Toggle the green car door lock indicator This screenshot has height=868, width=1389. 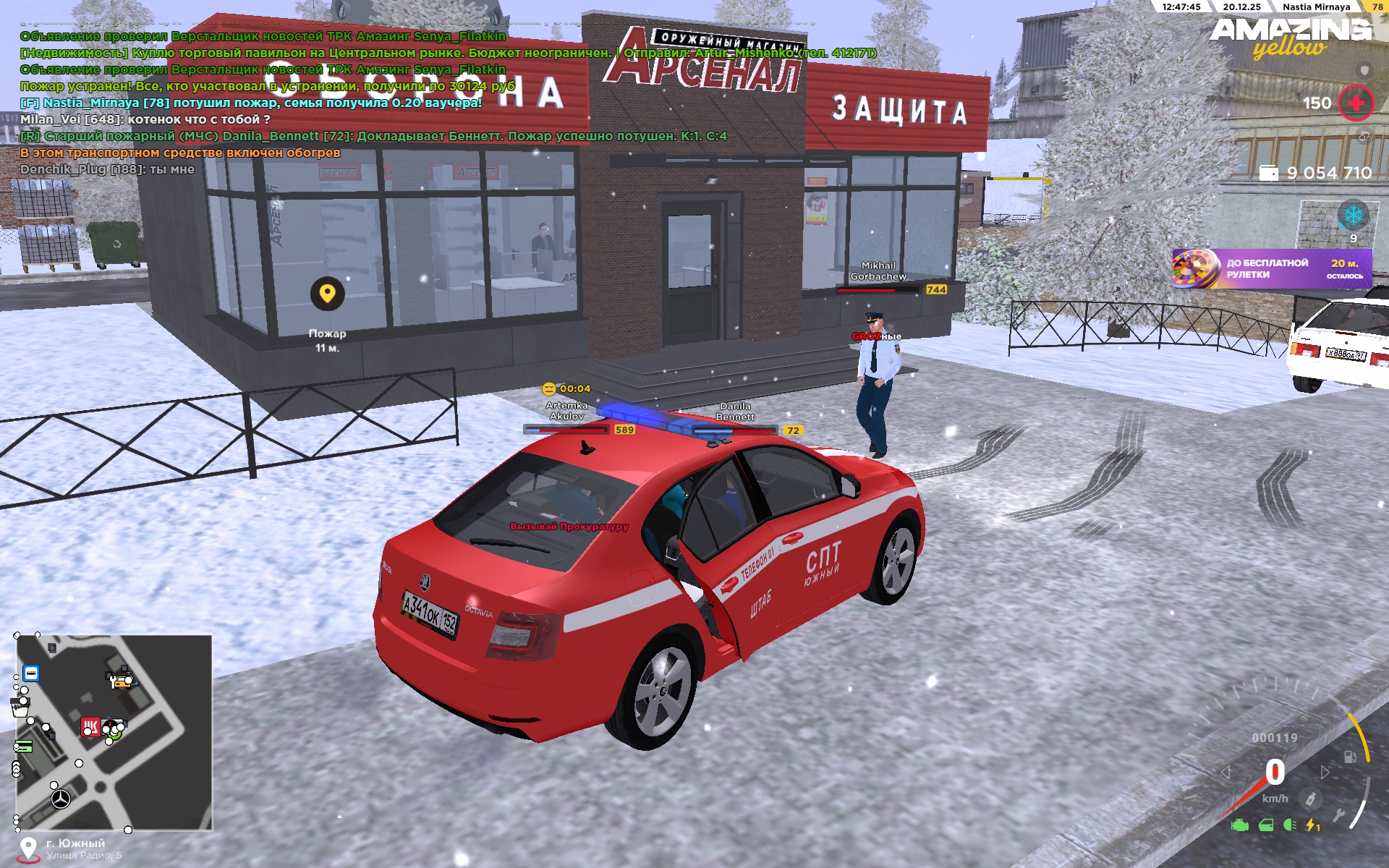pyautogui.click(x=1266, y=825)
